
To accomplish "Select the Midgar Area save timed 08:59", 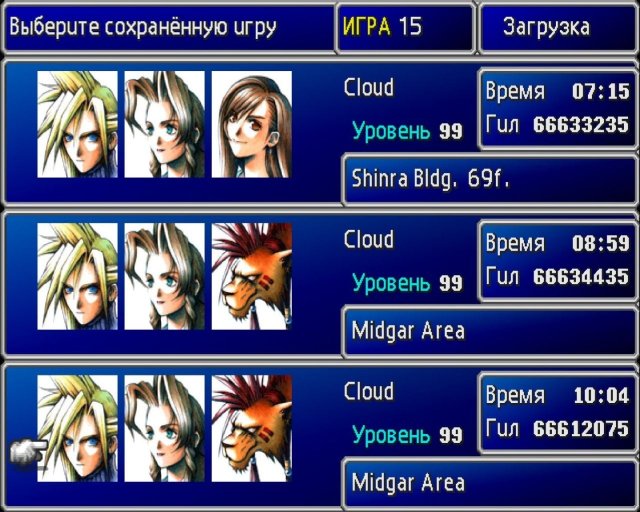I will pyautogui.click(x=320, y=284).
